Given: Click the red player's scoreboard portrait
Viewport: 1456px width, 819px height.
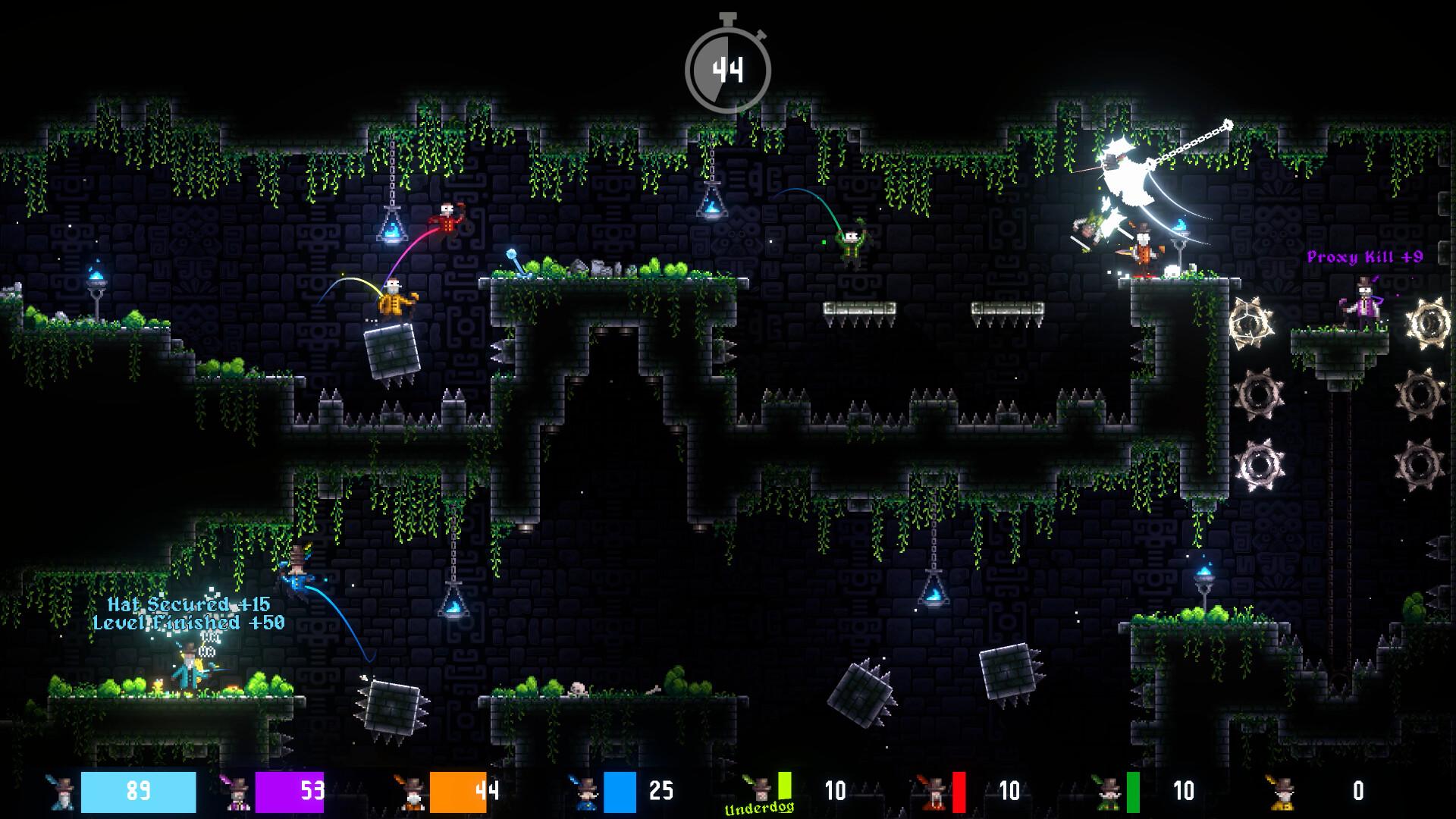Looking at the screenshot, I should coord(932,792).
